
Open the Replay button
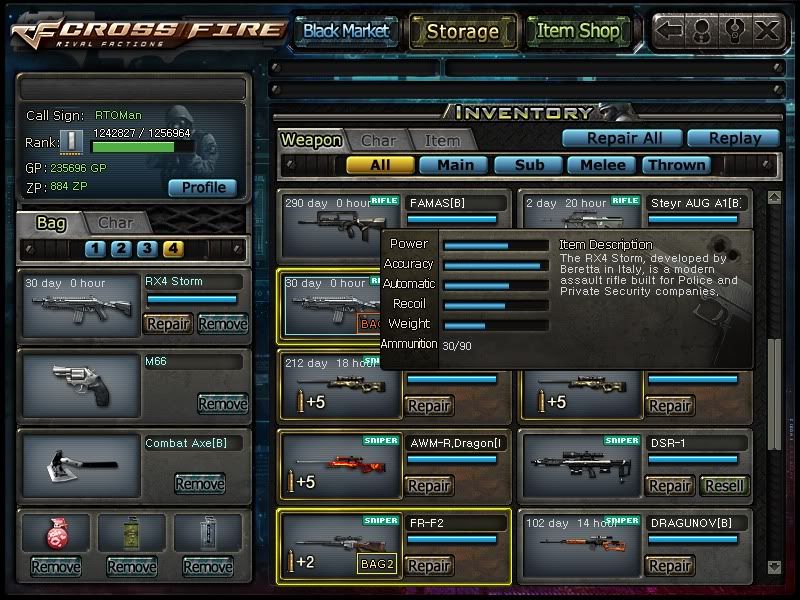coord(736,139)
